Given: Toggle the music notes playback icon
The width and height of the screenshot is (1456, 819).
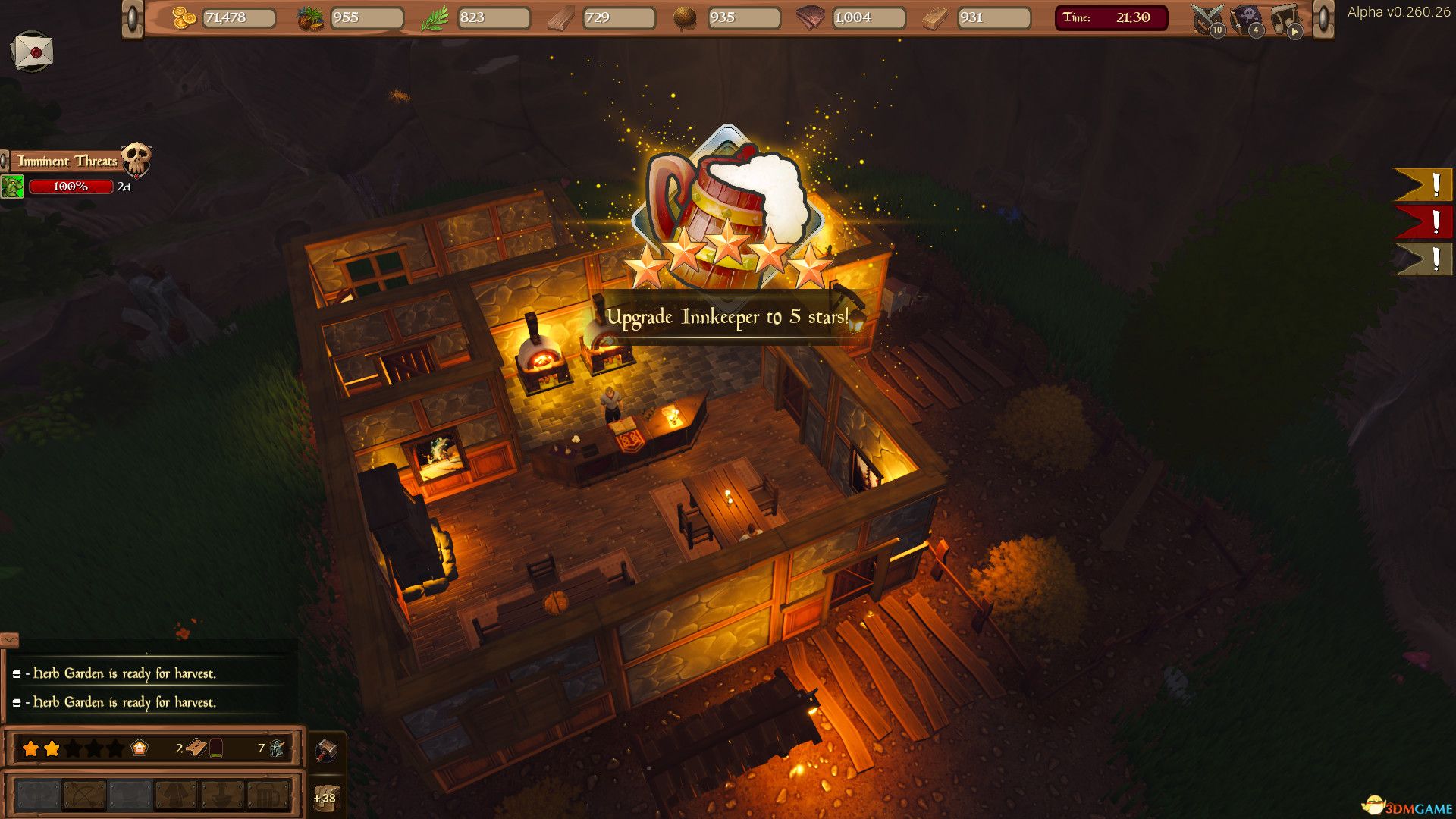Looking at the screenshot, I should click(1285, 19).
